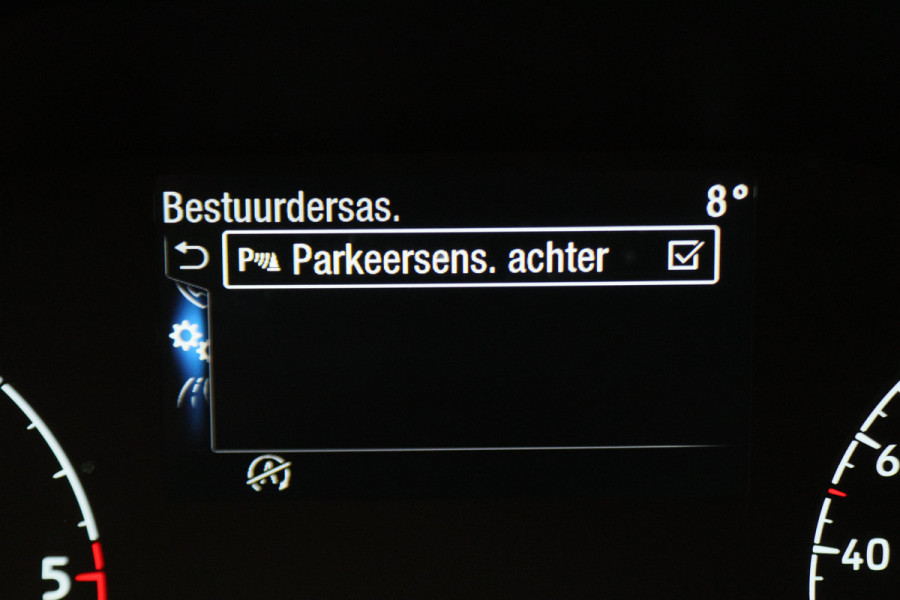Select the Parkeersens. achter menu entry
Screen dimensions: 900x600
pyautogui.click(x=450, y=259)
